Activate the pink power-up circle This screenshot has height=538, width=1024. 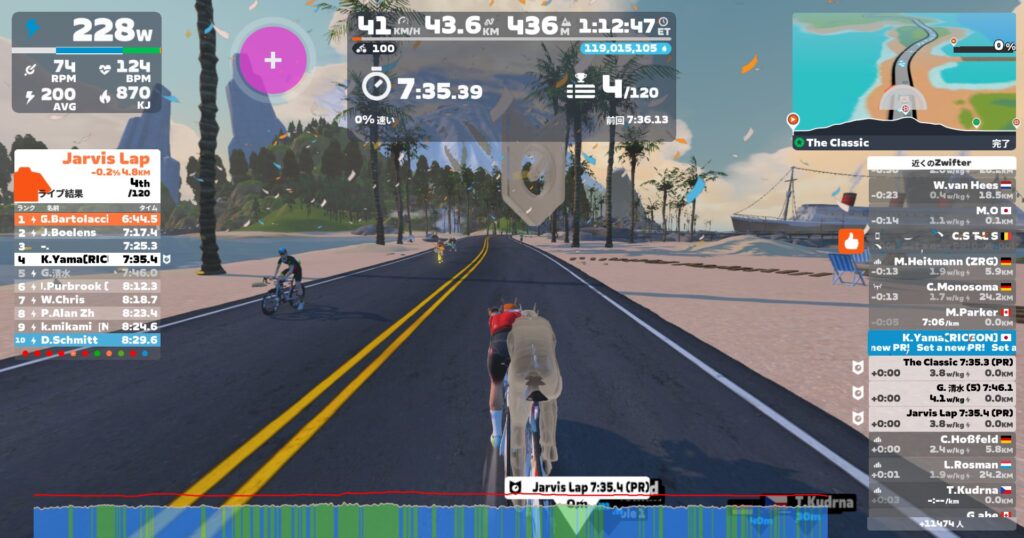[272, 60]
